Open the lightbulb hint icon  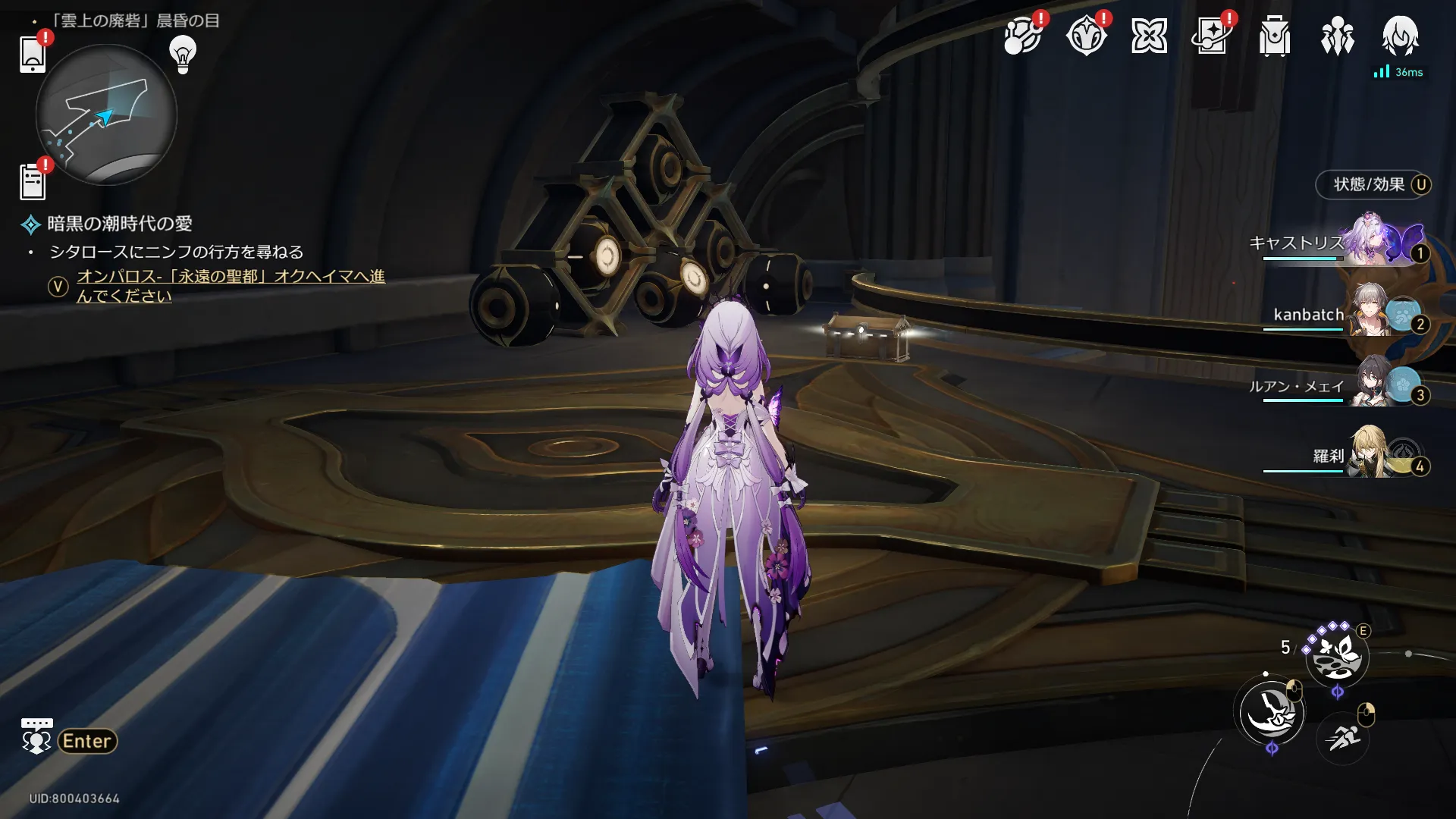click(183, 54)
